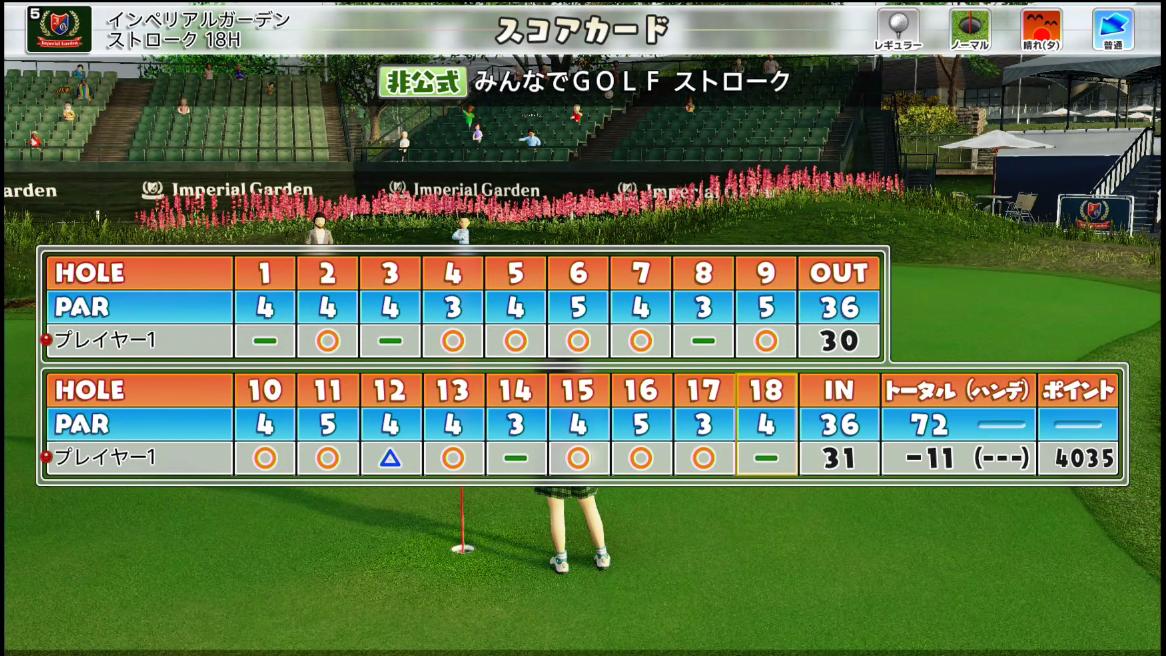Click the Imperial Garden course emblem
Screen dimensions: 1166x656
59,28
